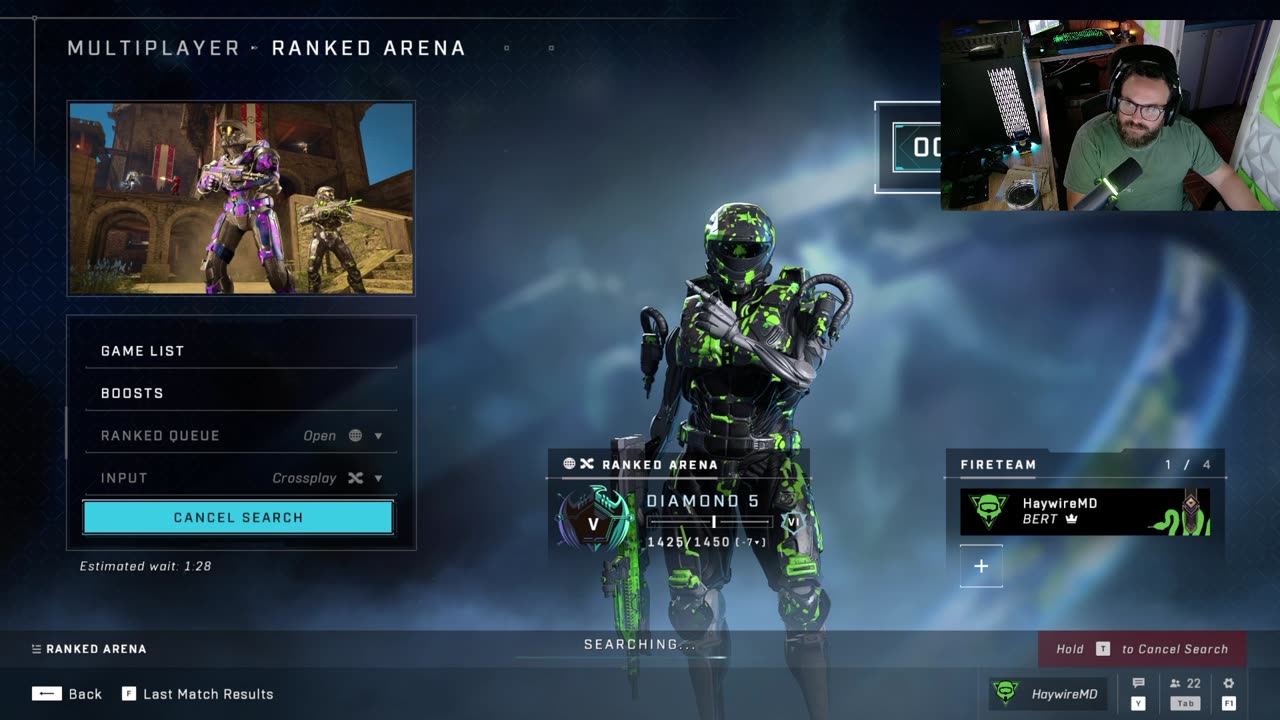Open the Boosts menu entry
This screenshot has height=720, width=1280.
click(x=240, y=393)
